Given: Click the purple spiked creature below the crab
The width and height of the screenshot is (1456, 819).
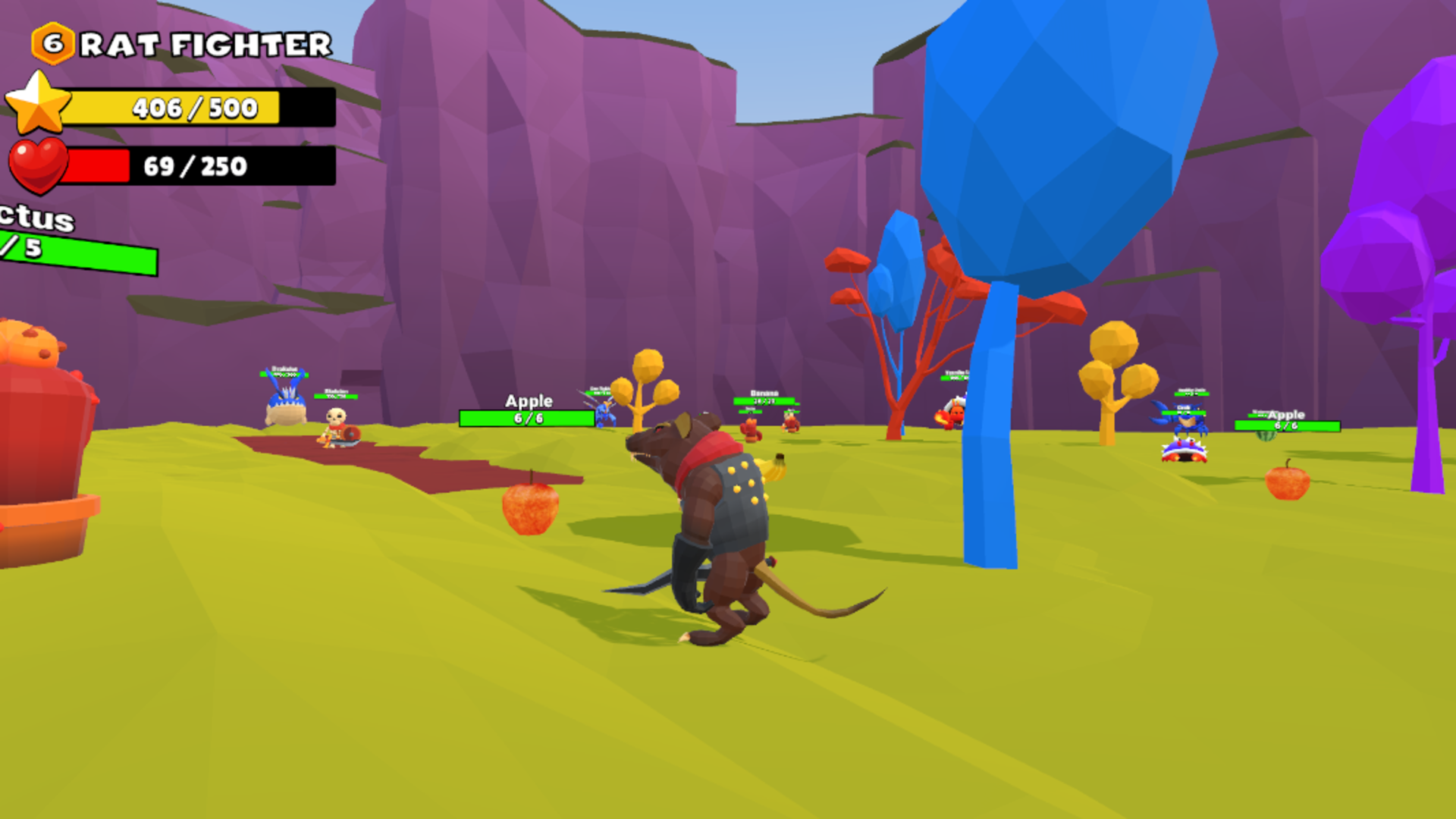Looking at the screenshot, I should [x=1183, y=450].
